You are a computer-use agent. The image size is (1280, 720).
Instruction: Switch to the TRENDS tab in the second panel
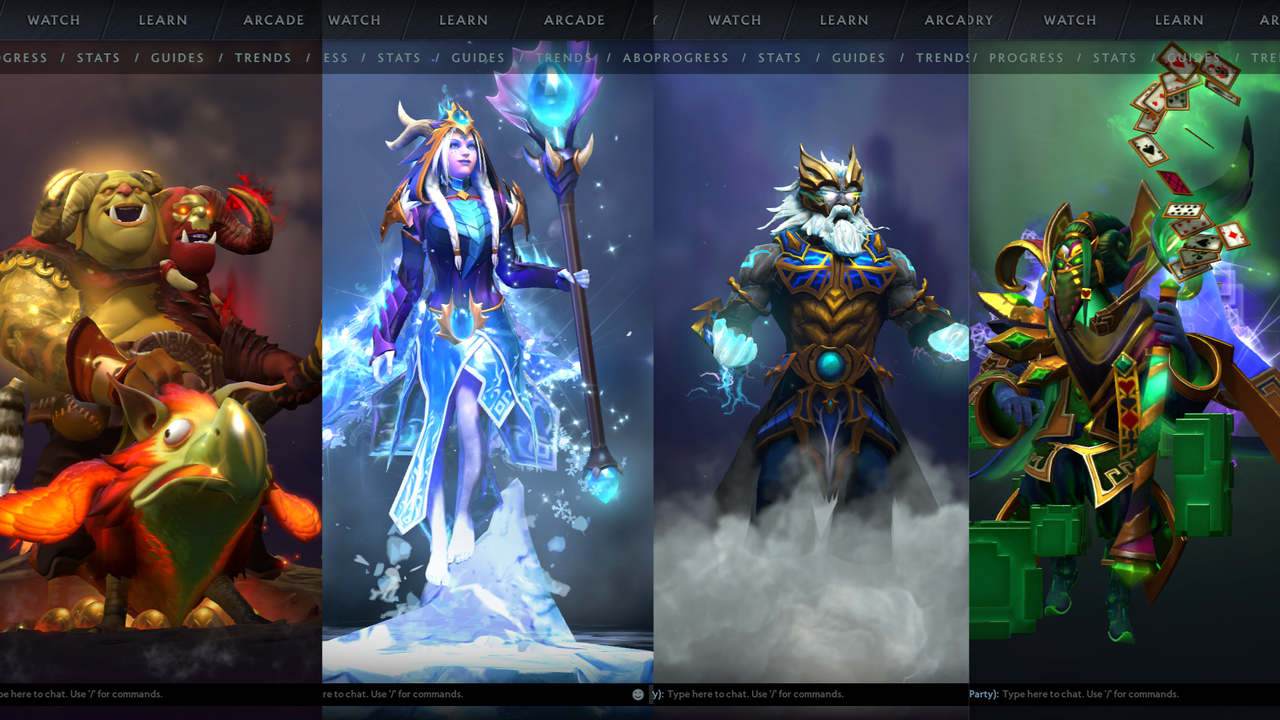click(x=564, y=57)
